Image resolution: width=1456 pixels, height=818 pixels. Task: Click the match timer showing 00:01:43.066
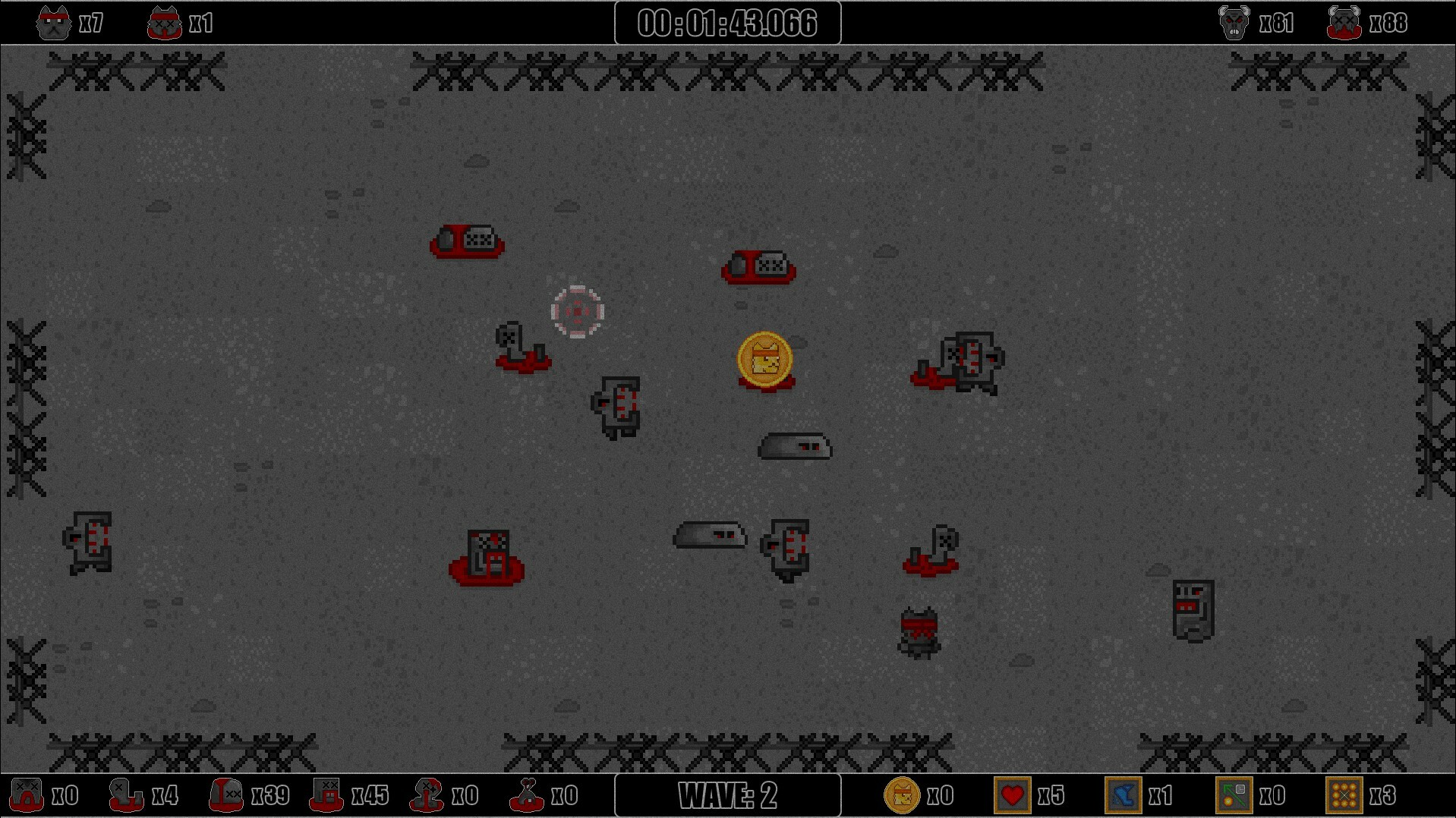(726, 22)
